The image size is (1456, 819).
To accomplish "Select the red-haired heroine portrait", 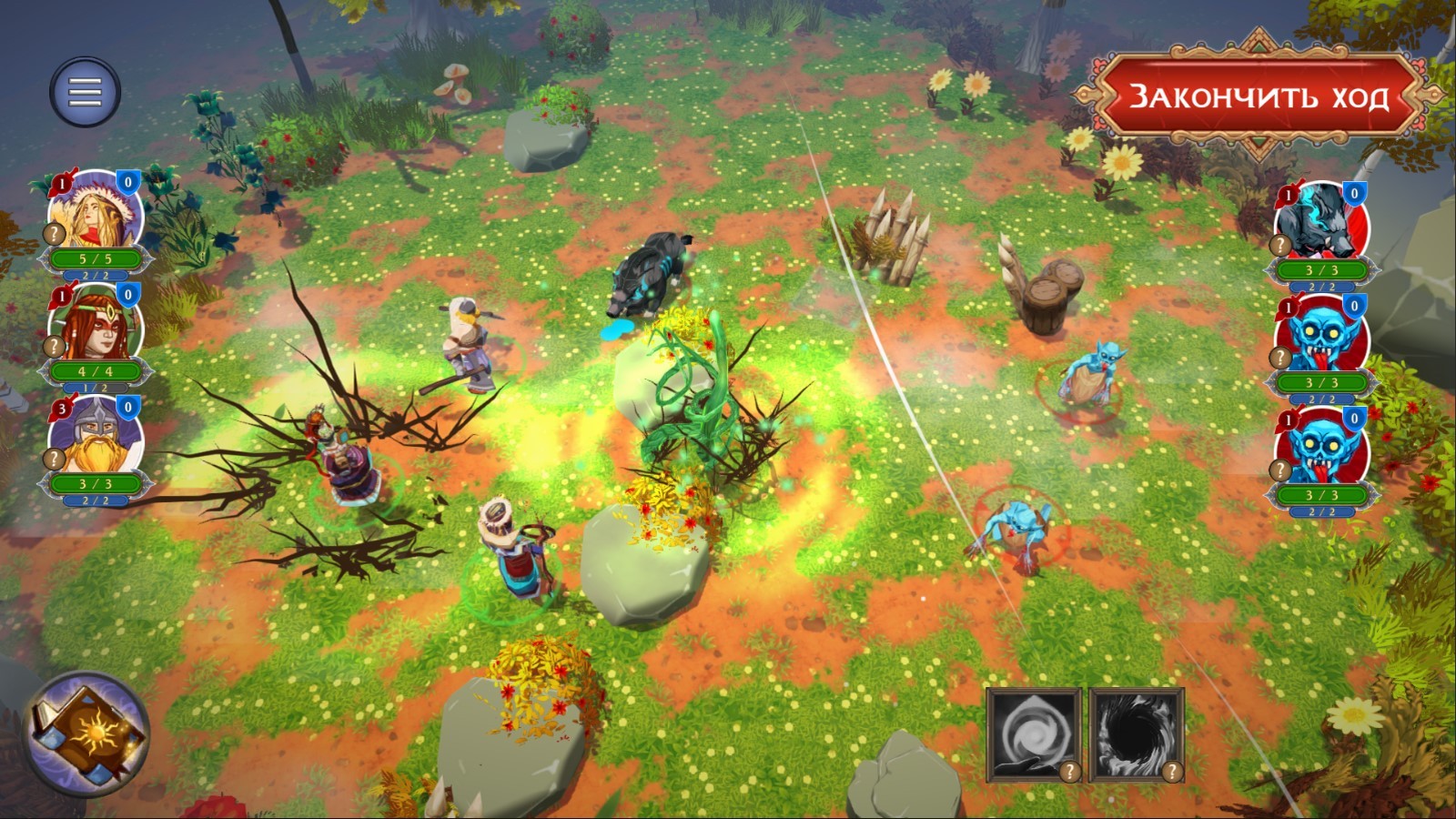I will pos(97,325).
